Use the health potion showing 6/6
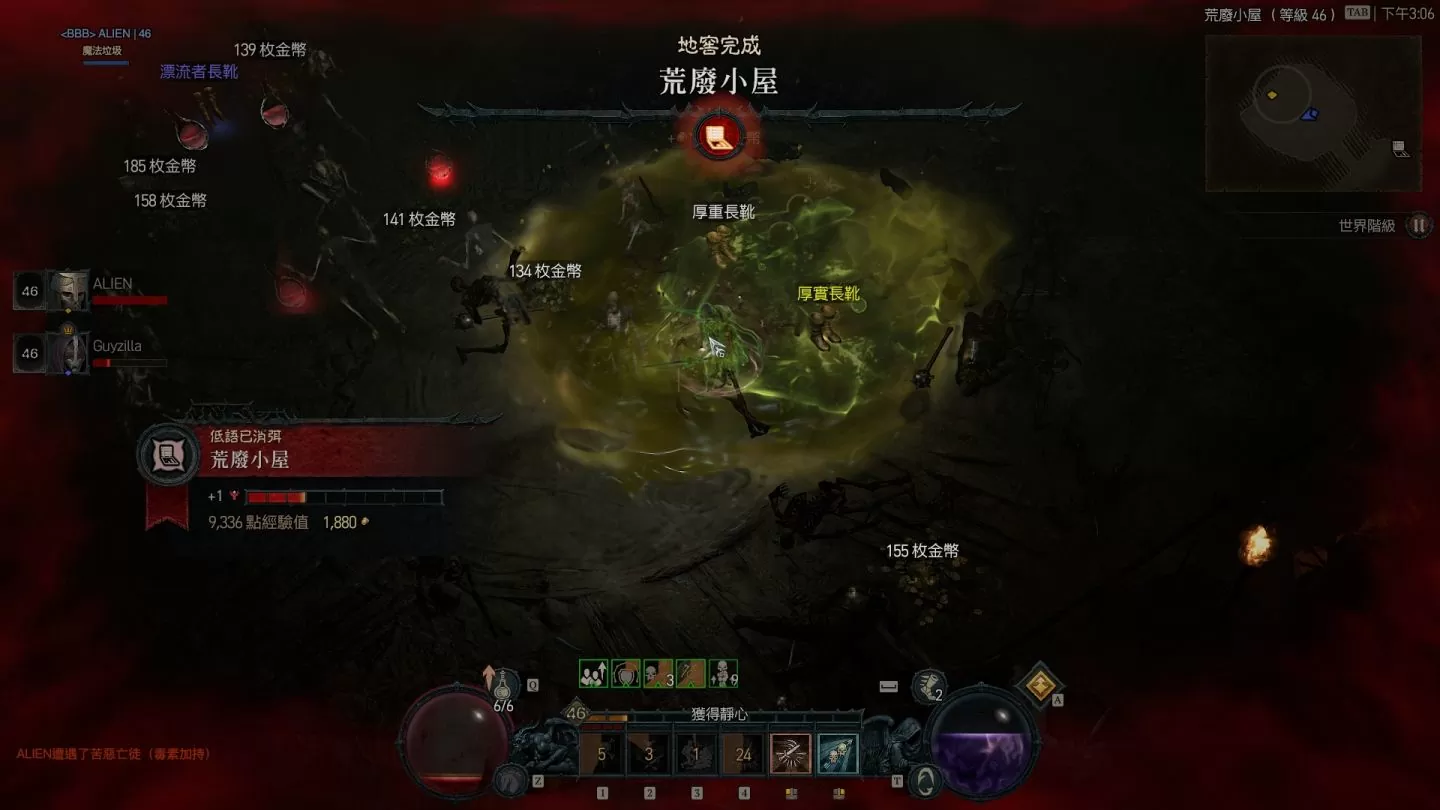Viewport: 1440px width, 810px height. coord(504,687)
